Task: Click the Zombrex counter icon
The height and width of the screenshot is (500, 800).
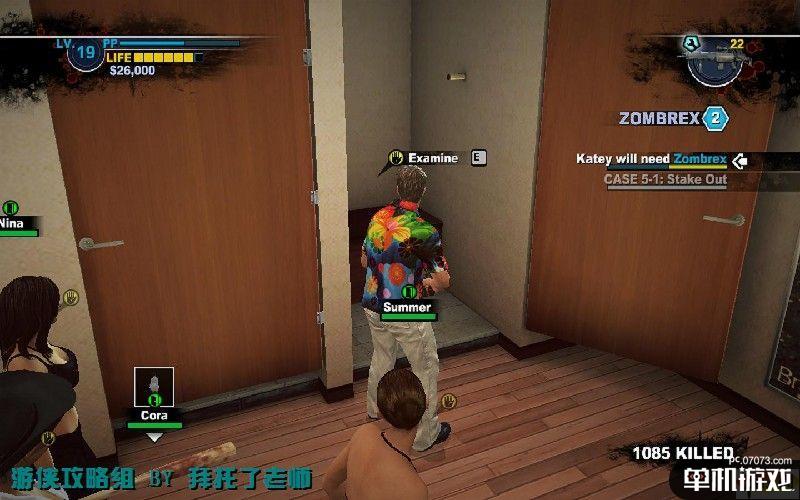Action: pos(714,118)
